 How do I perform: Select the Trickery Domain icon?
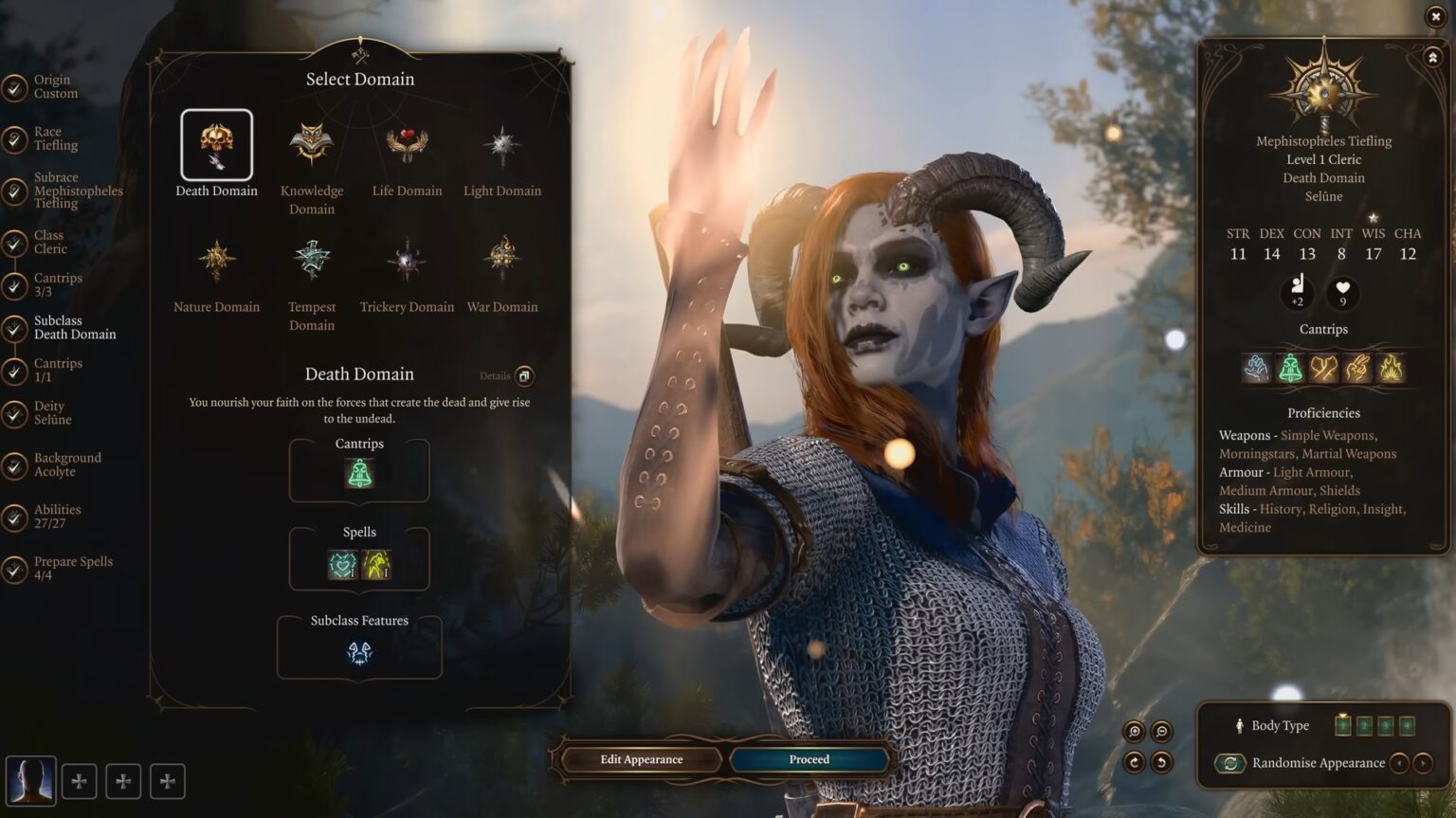pyautogui.click(x=407, y=258)
